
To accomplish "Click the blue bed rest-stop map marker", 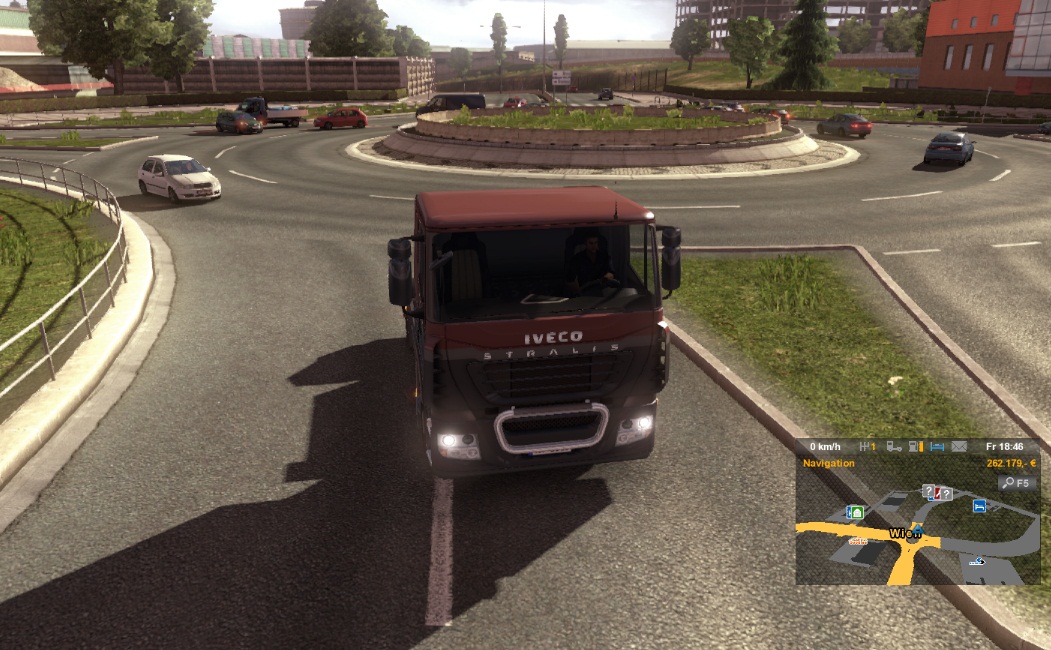I will [x=980, y=507].
